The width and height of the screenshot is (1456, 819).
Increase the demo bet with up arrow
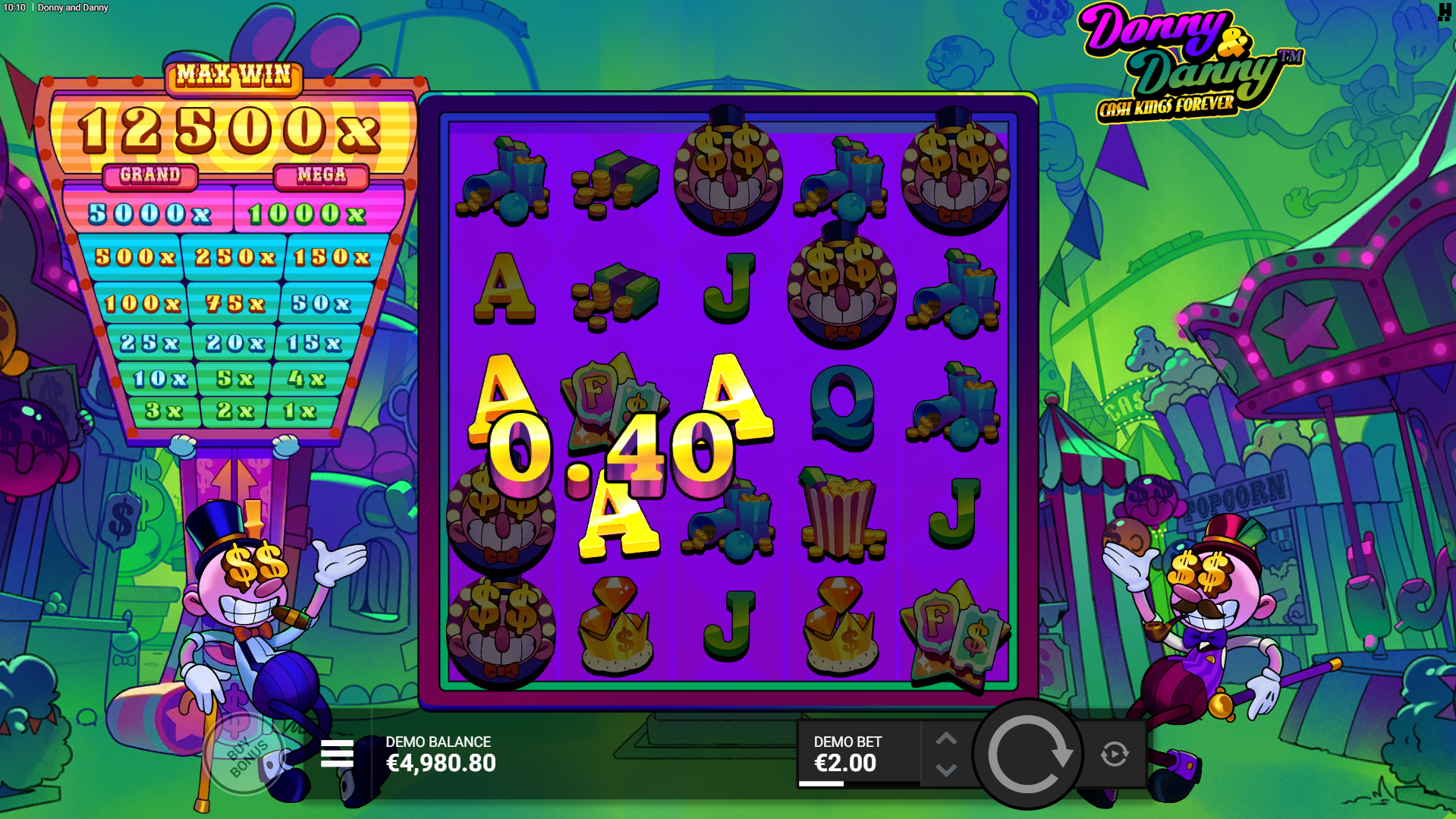click(946, 739)
